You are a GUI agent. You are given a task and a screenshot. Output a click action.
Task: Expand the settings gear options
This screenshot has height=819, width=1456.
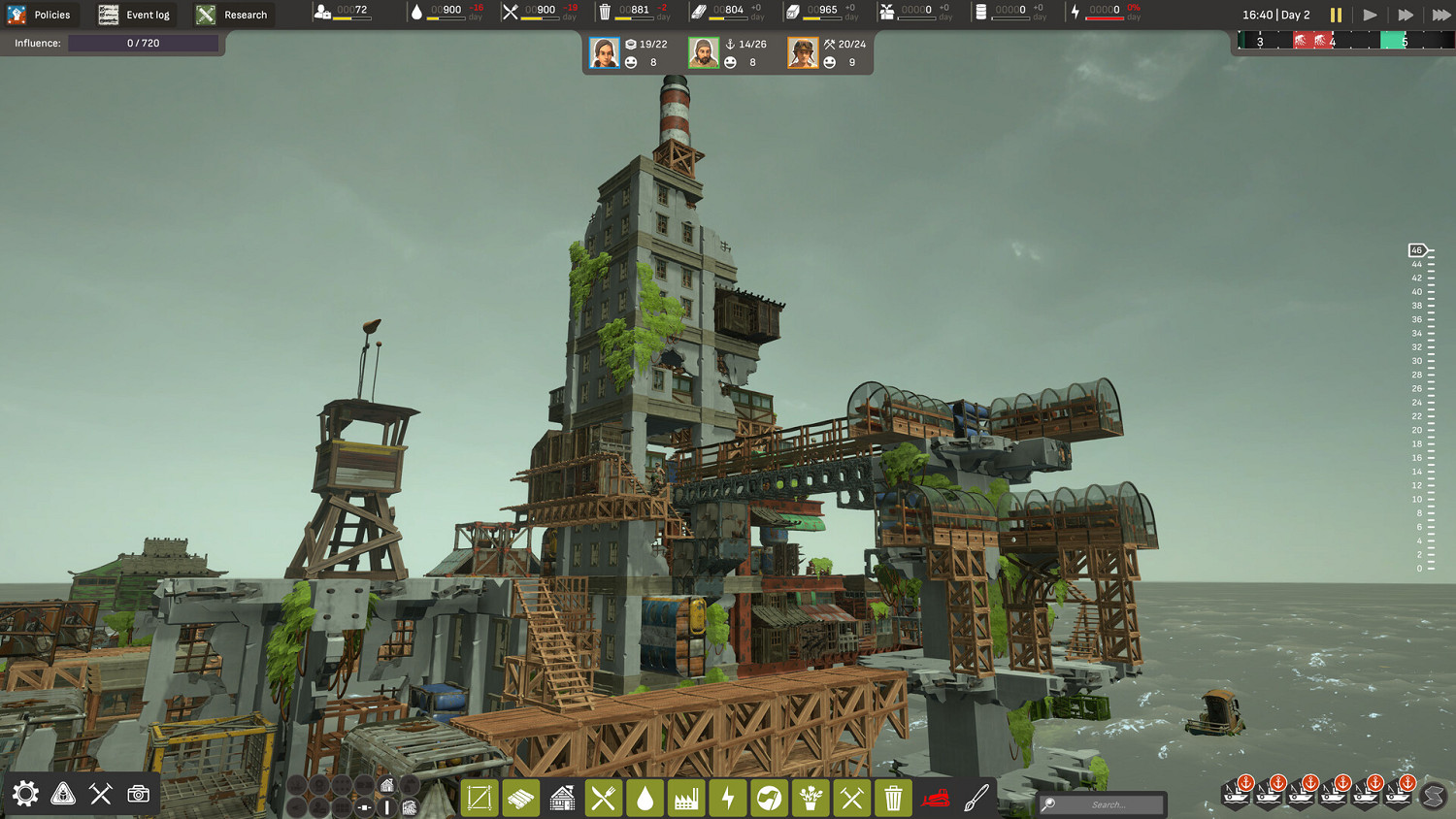click(24, 793)
